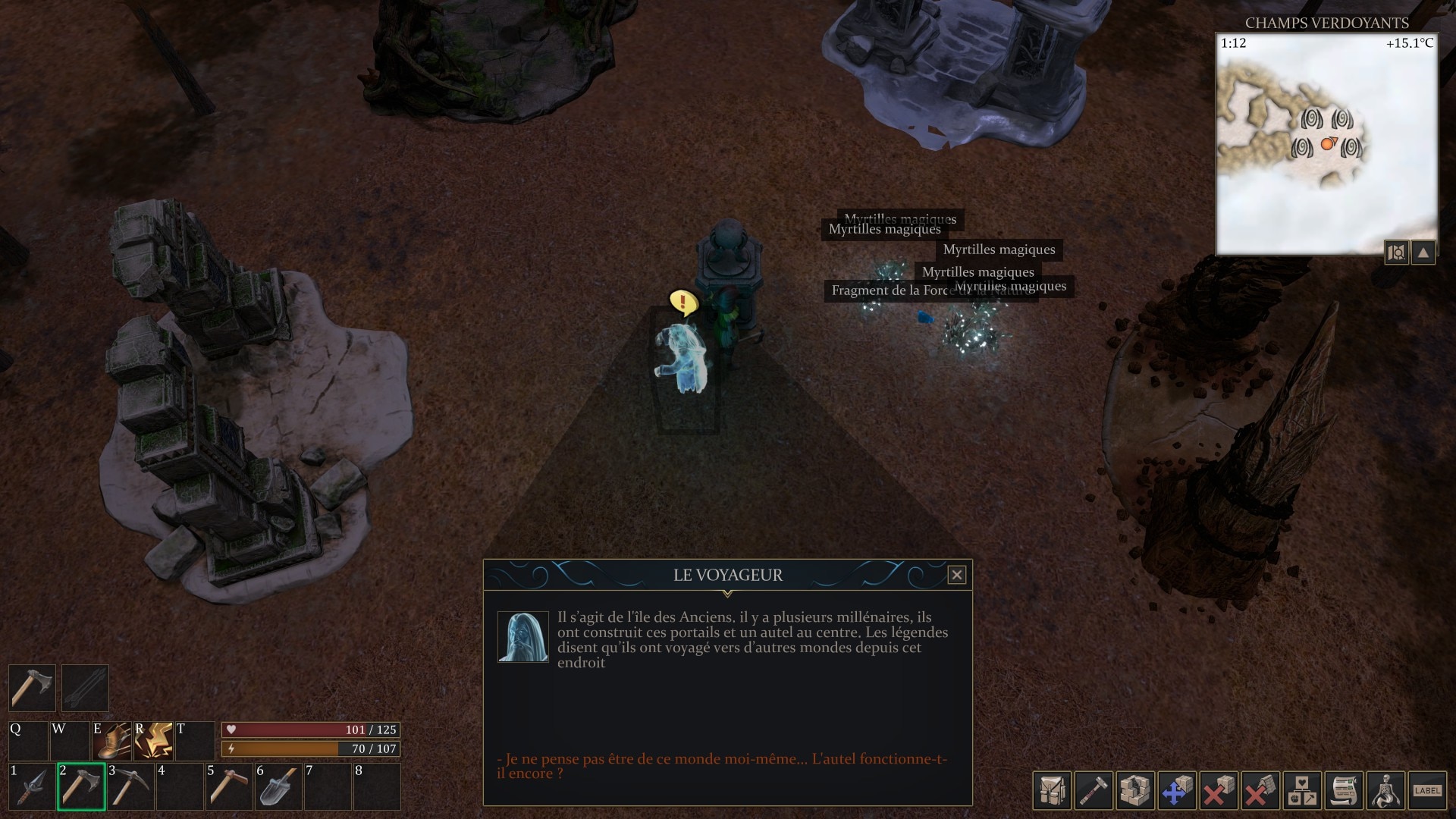Image resolution: width=1456 pixels, height=819 pixels.
Task: Choose the reply asking if the altar works
Action: (721, 766)
